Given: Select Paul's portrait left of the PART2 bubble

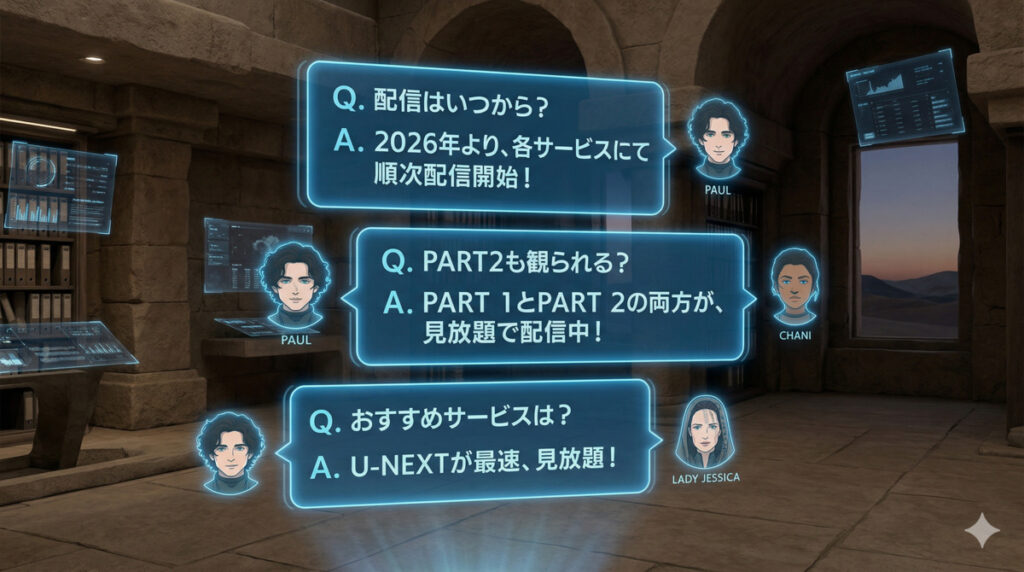Looking at the screenshot, I should coord(295,287).
